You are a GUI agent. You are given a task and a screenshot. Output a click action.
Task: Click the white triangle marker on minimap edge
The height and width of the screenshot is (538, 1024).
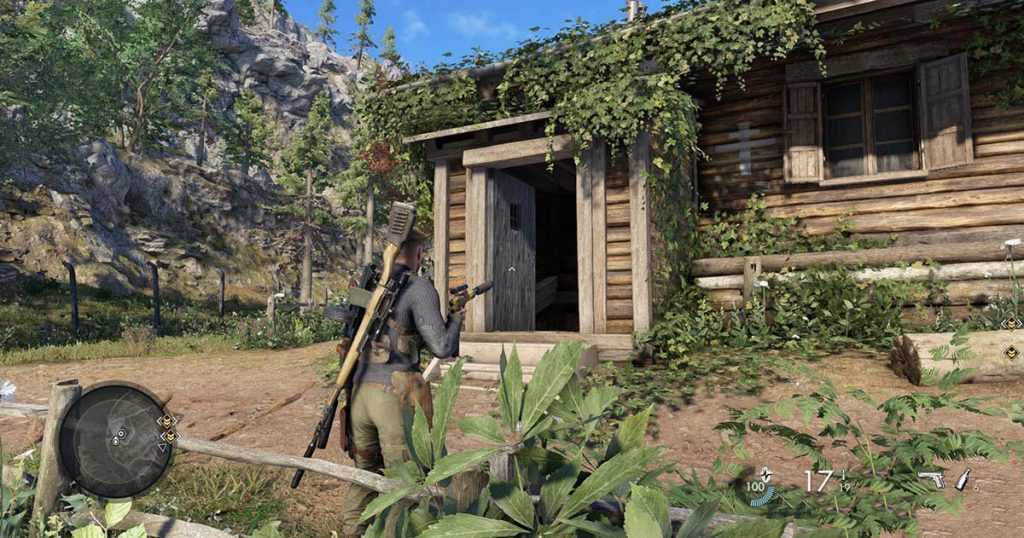pyautogui.click(x=163, y=447)
